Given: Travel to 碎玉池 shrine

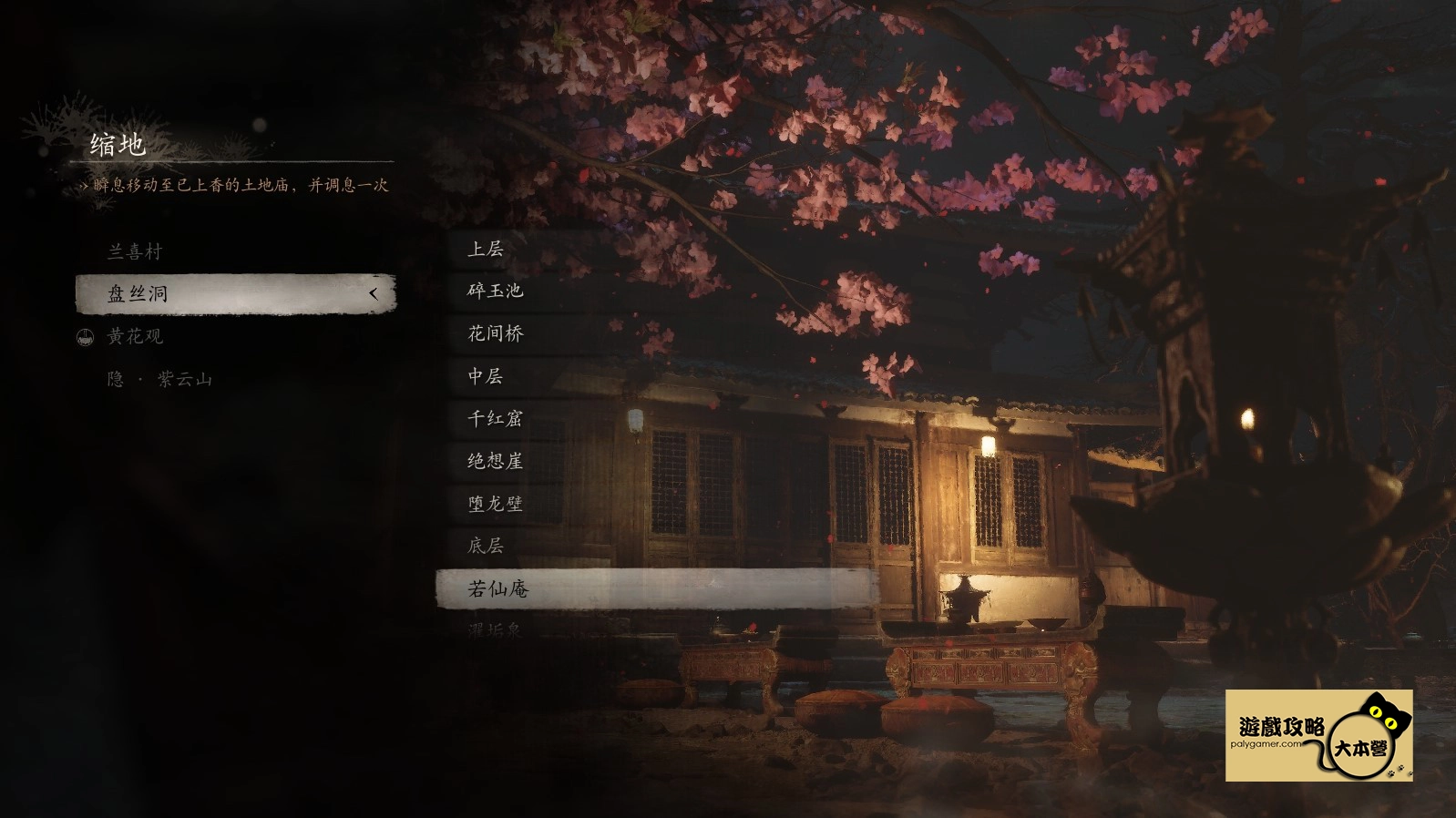Looking at the screenshot, I should [x=495, y=291].
